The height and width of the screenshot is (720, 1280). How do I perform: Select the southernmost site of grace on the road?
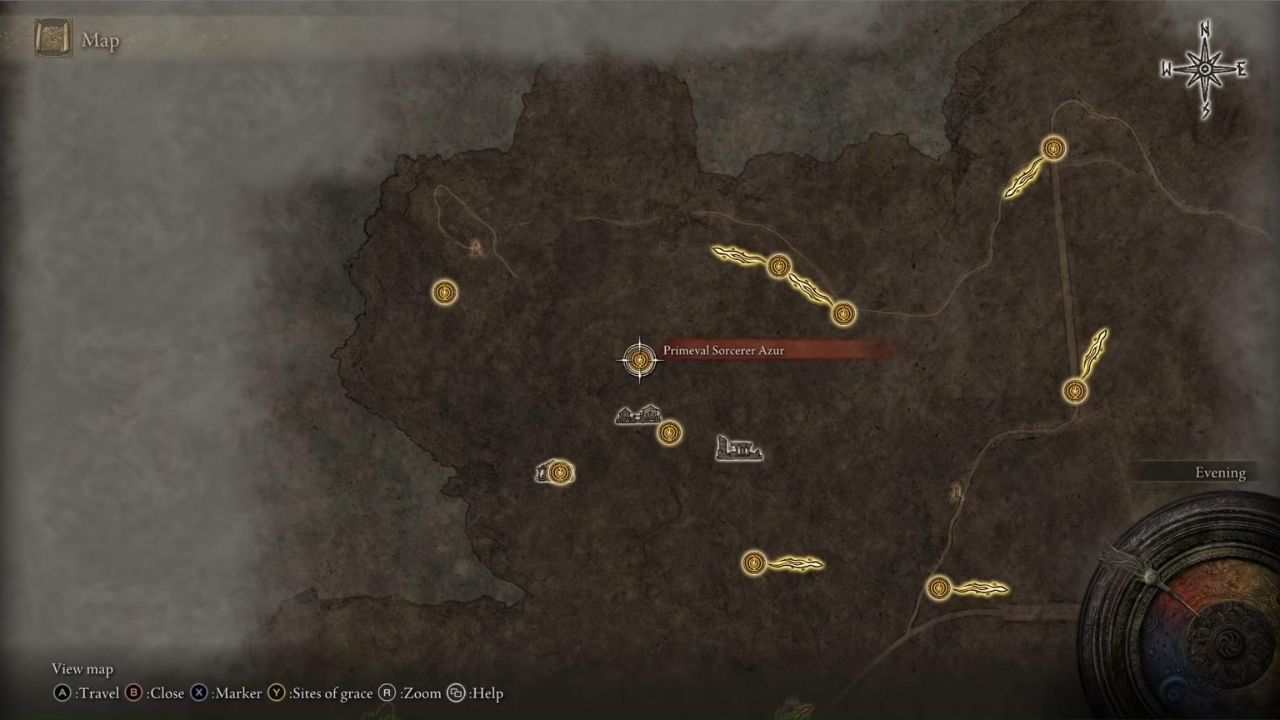click(x=939, y=589)
